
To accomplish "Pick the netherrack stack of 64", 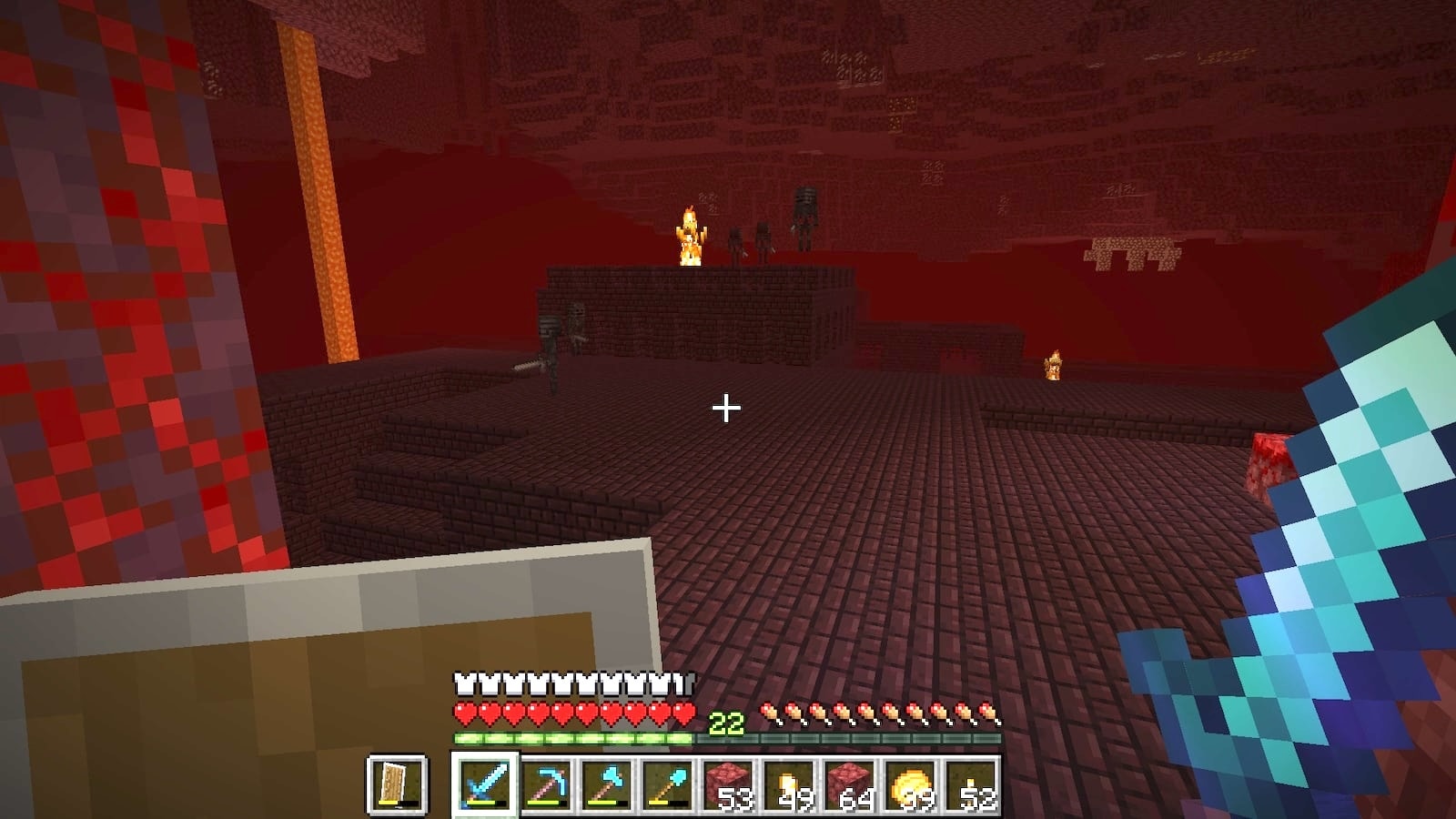I will click(x=851, y=784).
